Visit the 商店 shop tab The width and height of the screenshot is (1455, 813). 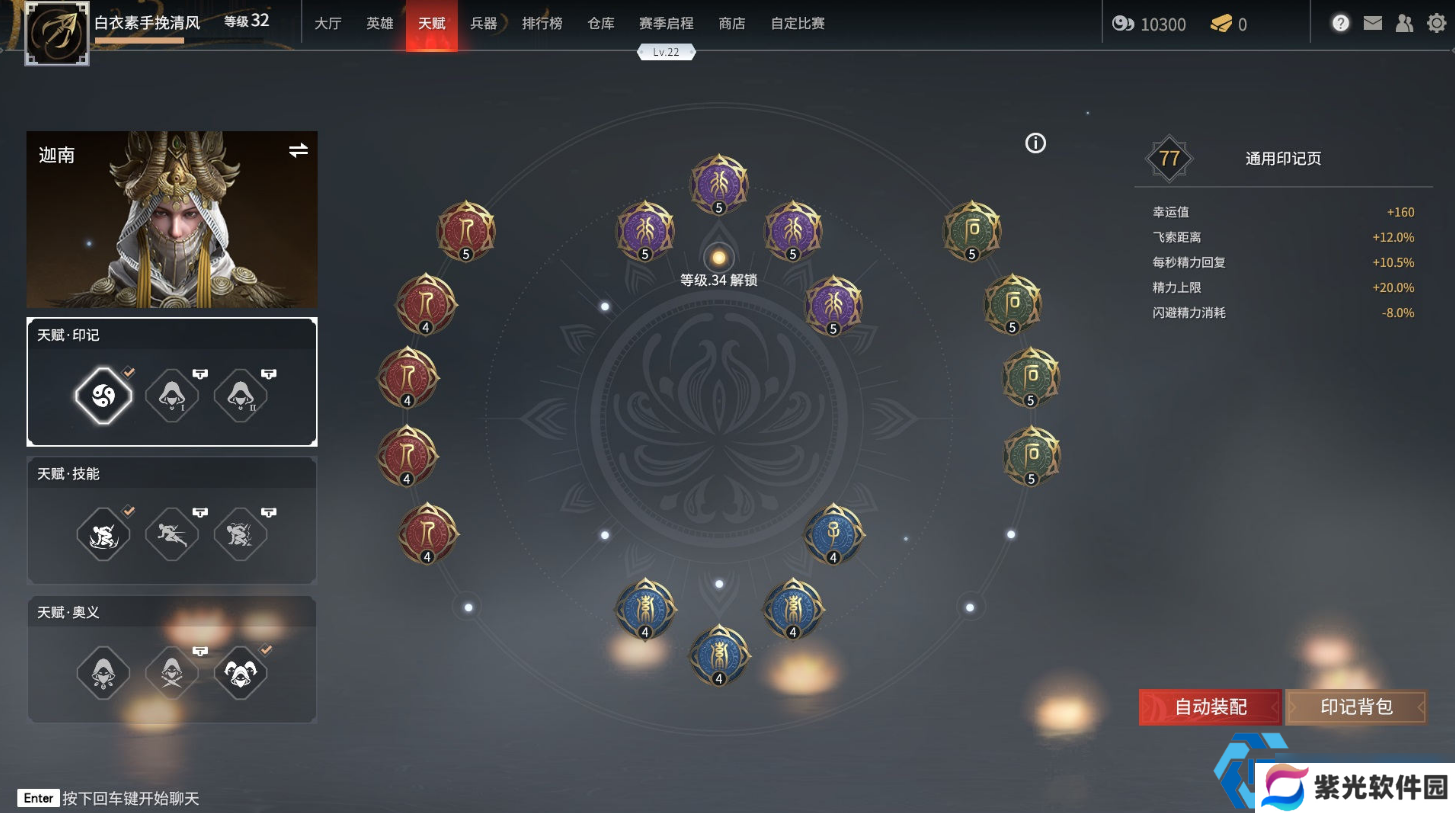[732, 23]
